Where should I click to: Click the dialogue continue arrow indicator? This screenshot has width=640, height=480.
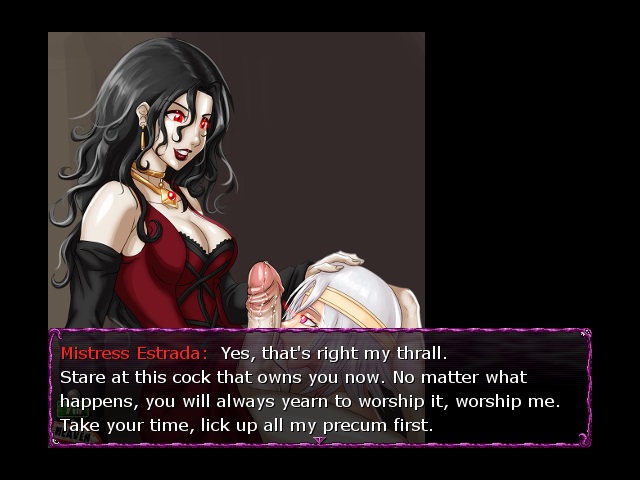[x=319, y=439]
